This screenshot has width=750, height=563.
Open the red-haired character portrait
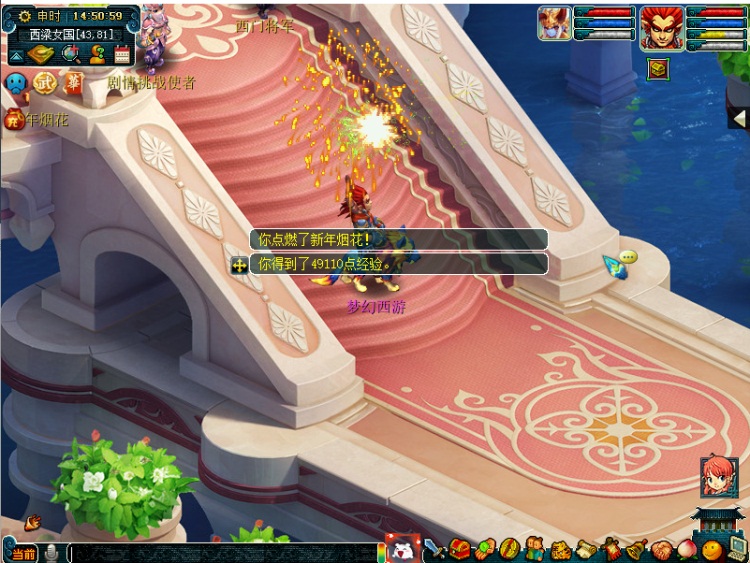coord(661,24)
